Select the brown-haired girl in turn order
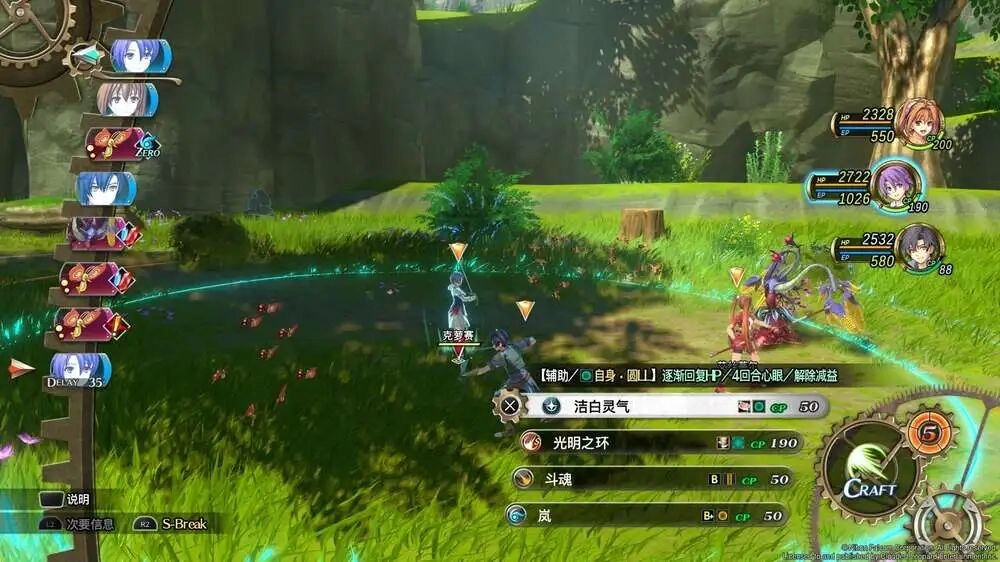The width and height of the screenshot is (1000, 562). point(127,100)
